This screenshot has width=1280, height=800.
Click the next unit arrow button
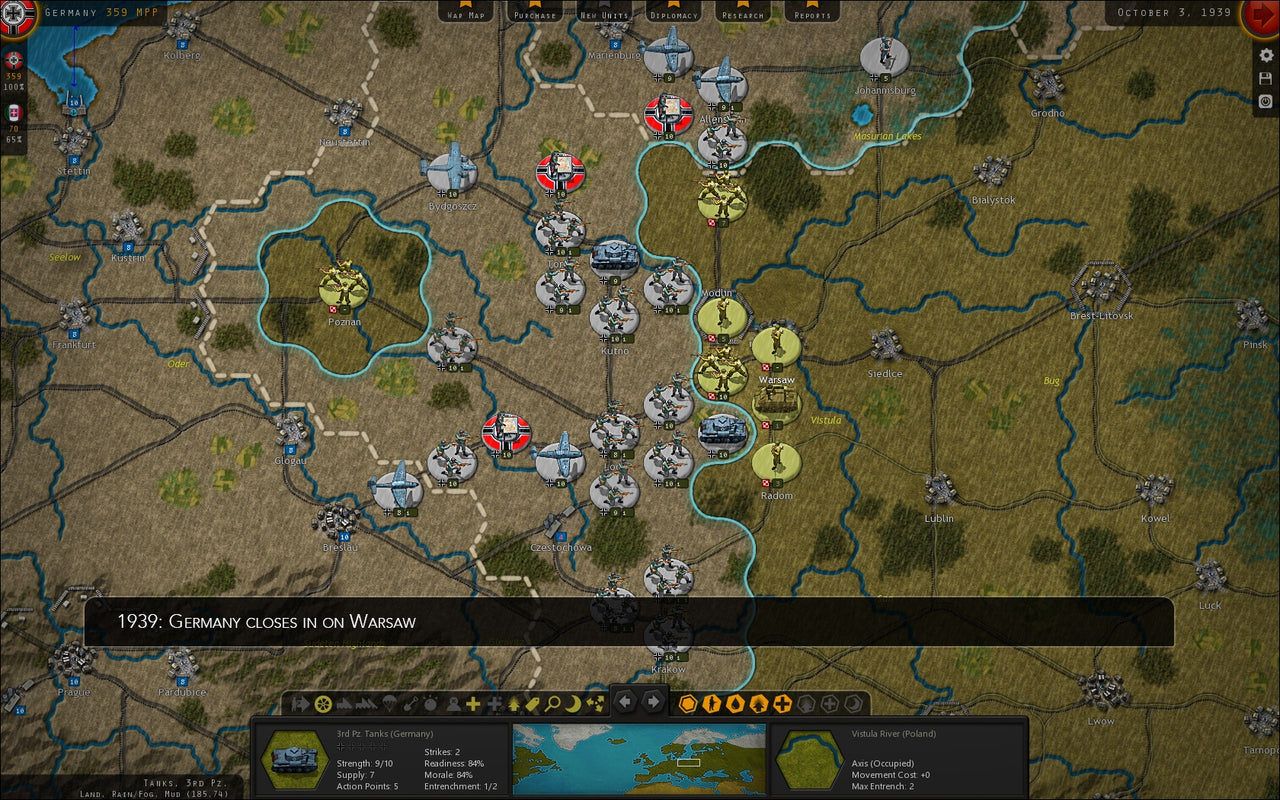[x=652, y=703]
